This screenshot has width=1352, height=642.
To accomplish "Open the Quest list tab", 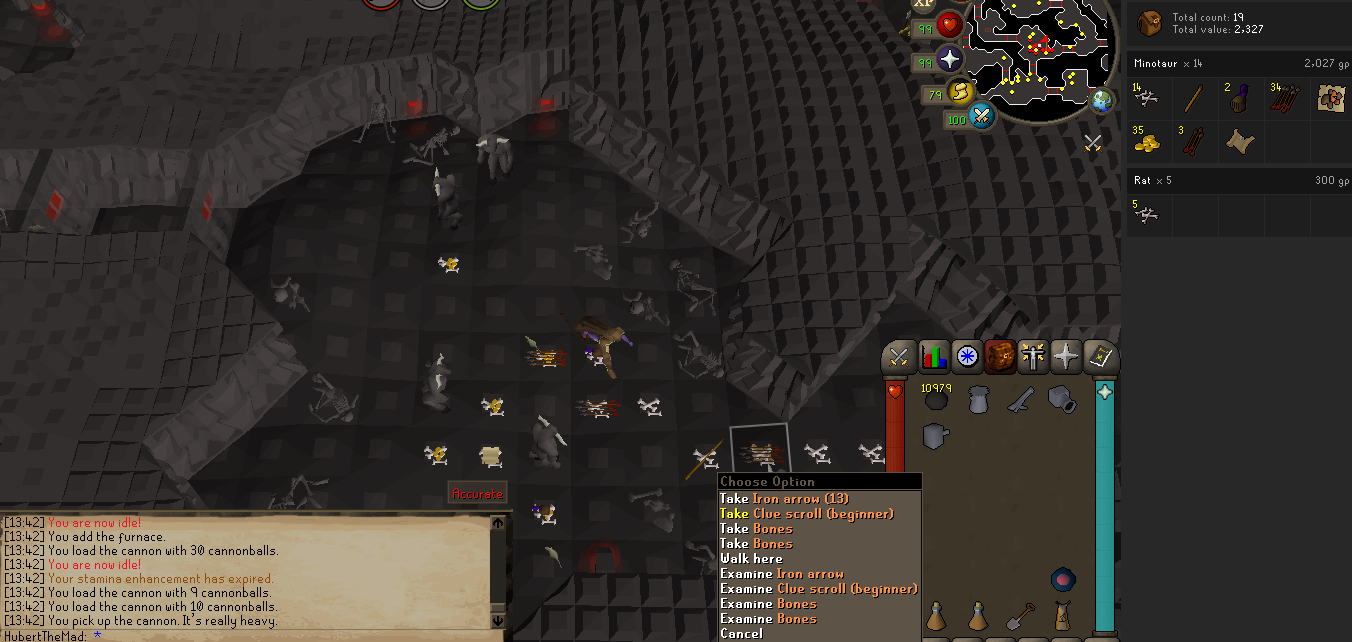I will click(966, 356).
